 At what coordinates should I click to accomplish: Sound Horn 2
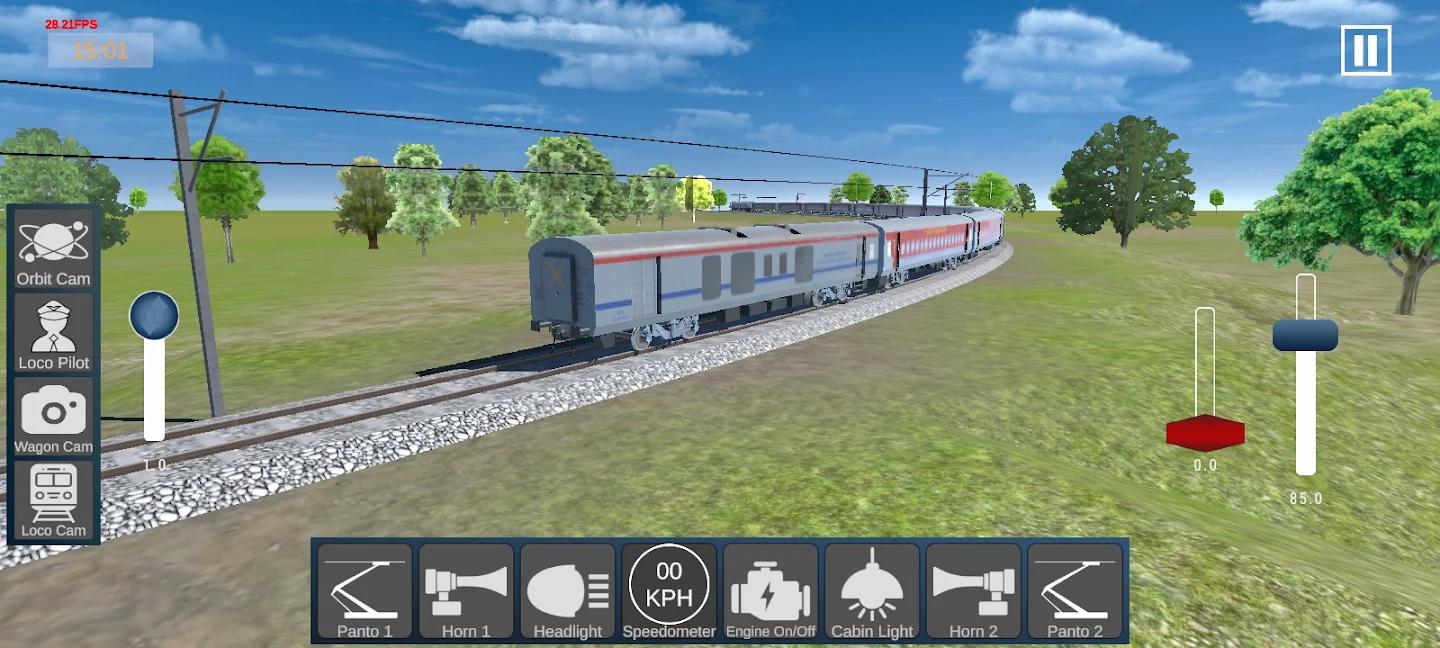(974, 592)
